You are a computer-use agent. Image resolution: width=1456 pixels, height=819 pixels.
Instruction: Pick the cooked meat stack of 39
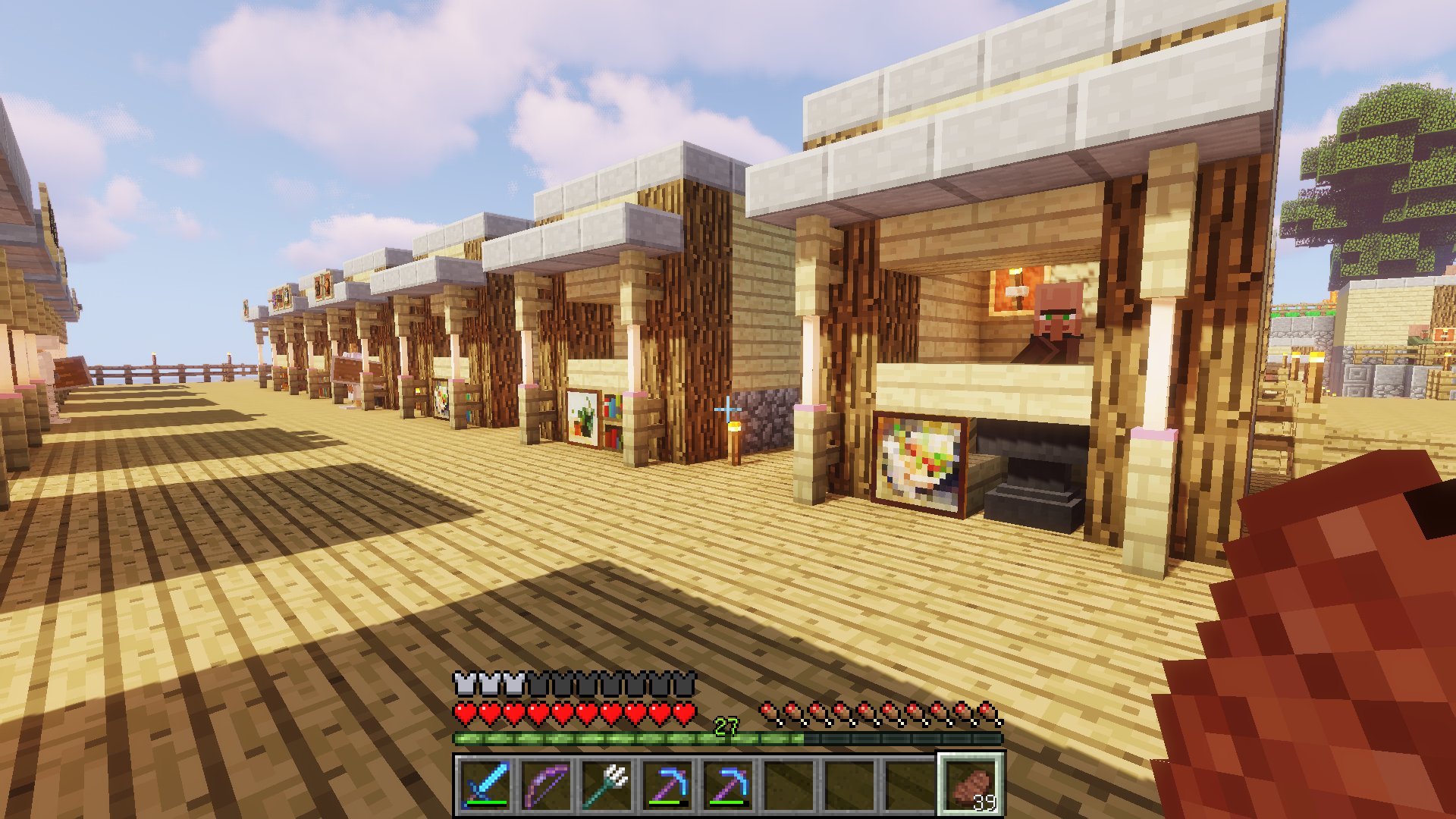click(971, 784)
